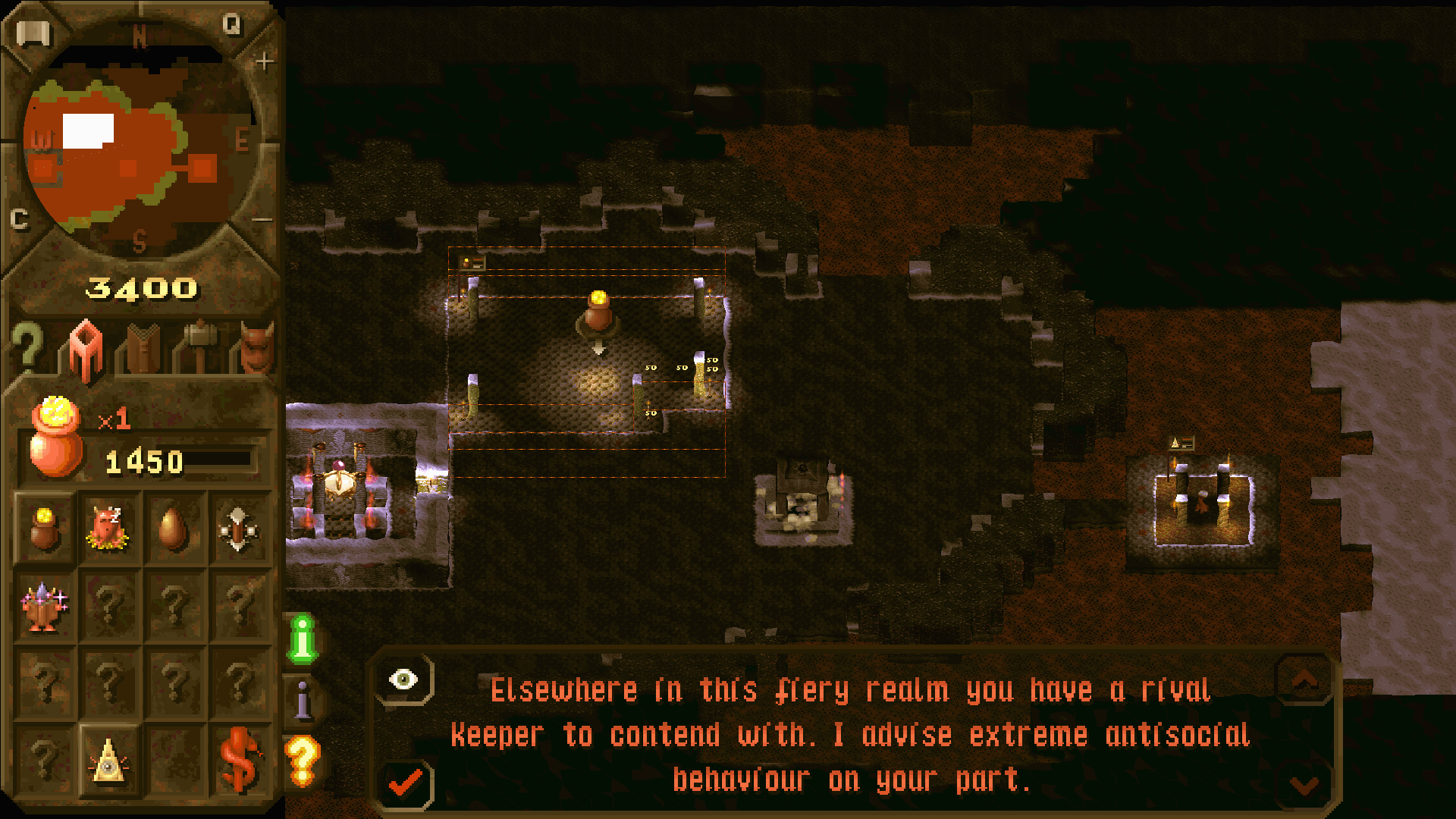Switch to the spells book tab
Viewport: 1456px width, 819px height.
143,349
